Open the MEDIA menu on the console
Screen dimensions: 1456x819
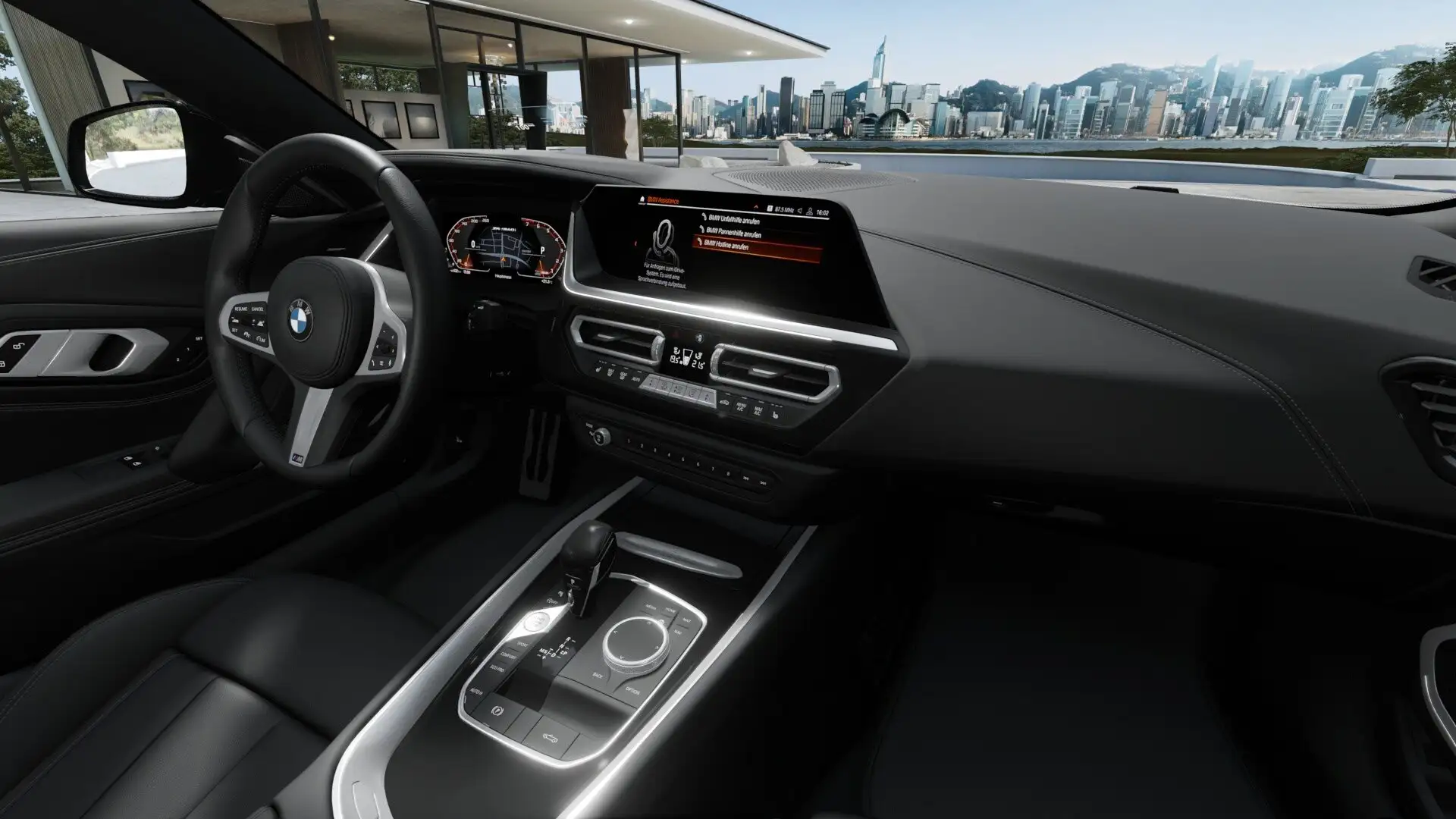click(x=650, y=607)
